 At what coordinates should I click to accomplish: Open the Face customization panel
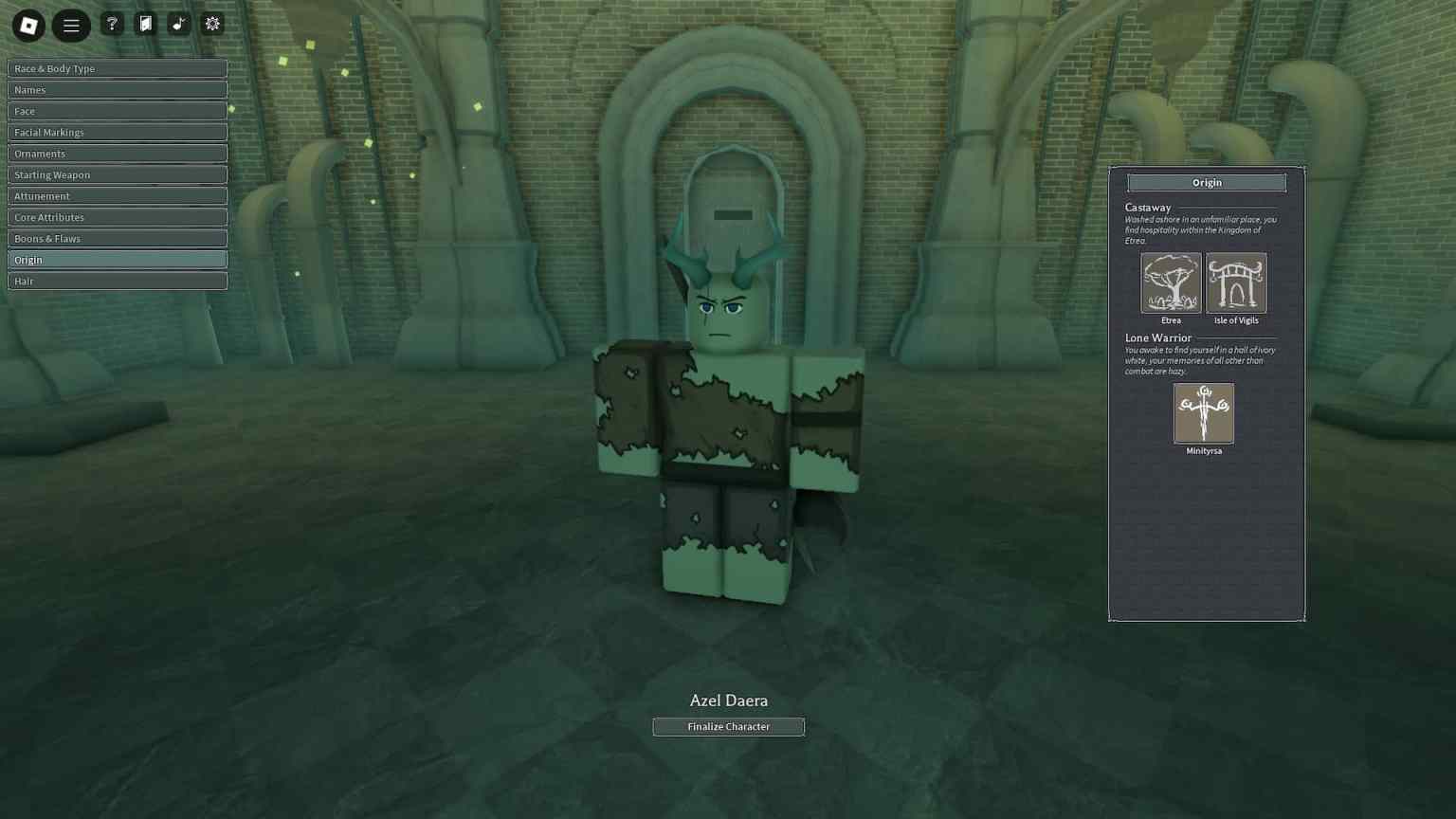point(117,111)
